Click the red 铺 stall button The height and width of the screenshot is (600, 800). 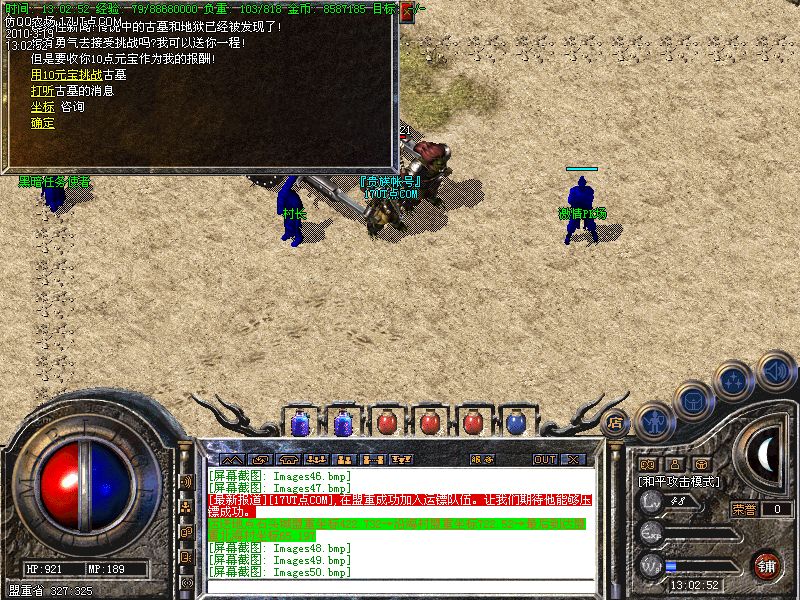pyautogui.click(x=765, y=564)
